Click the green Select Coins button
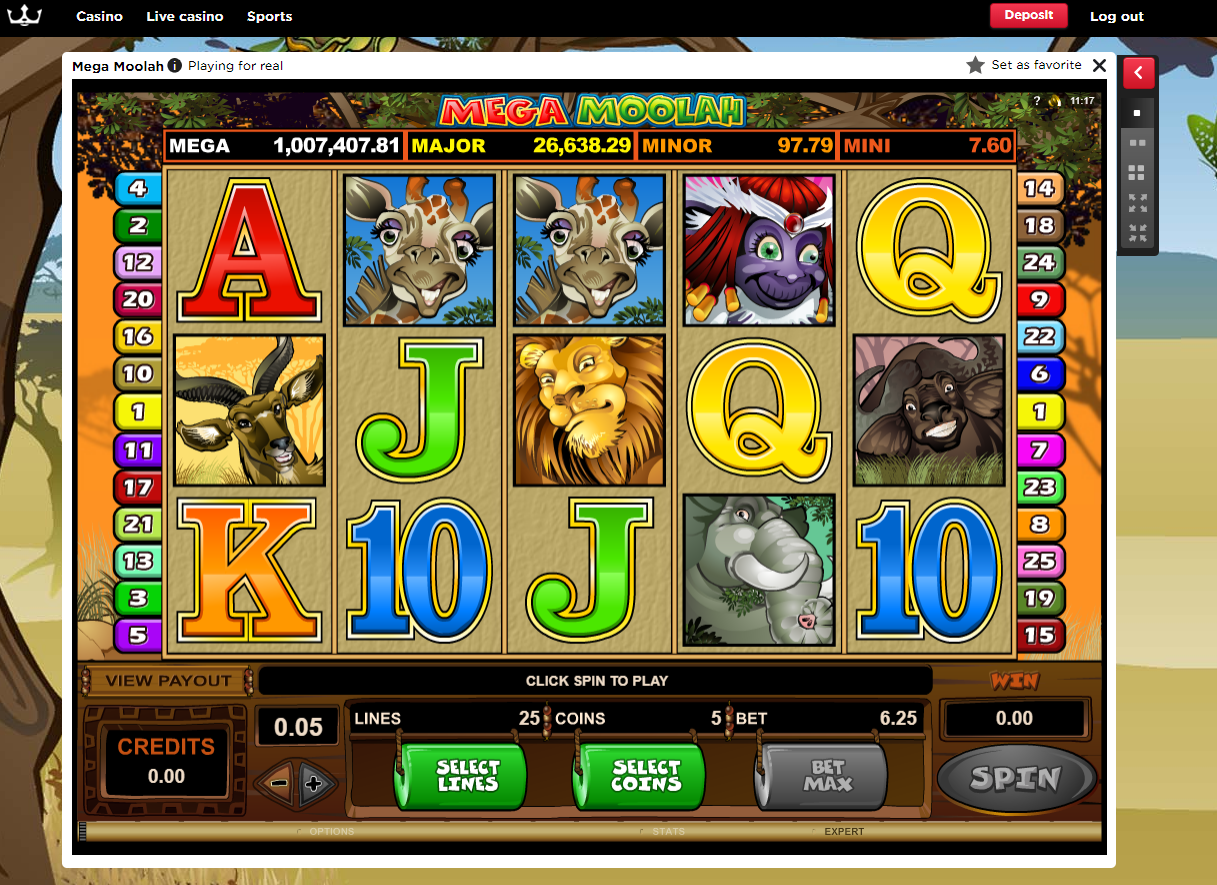 click(640, 776)
